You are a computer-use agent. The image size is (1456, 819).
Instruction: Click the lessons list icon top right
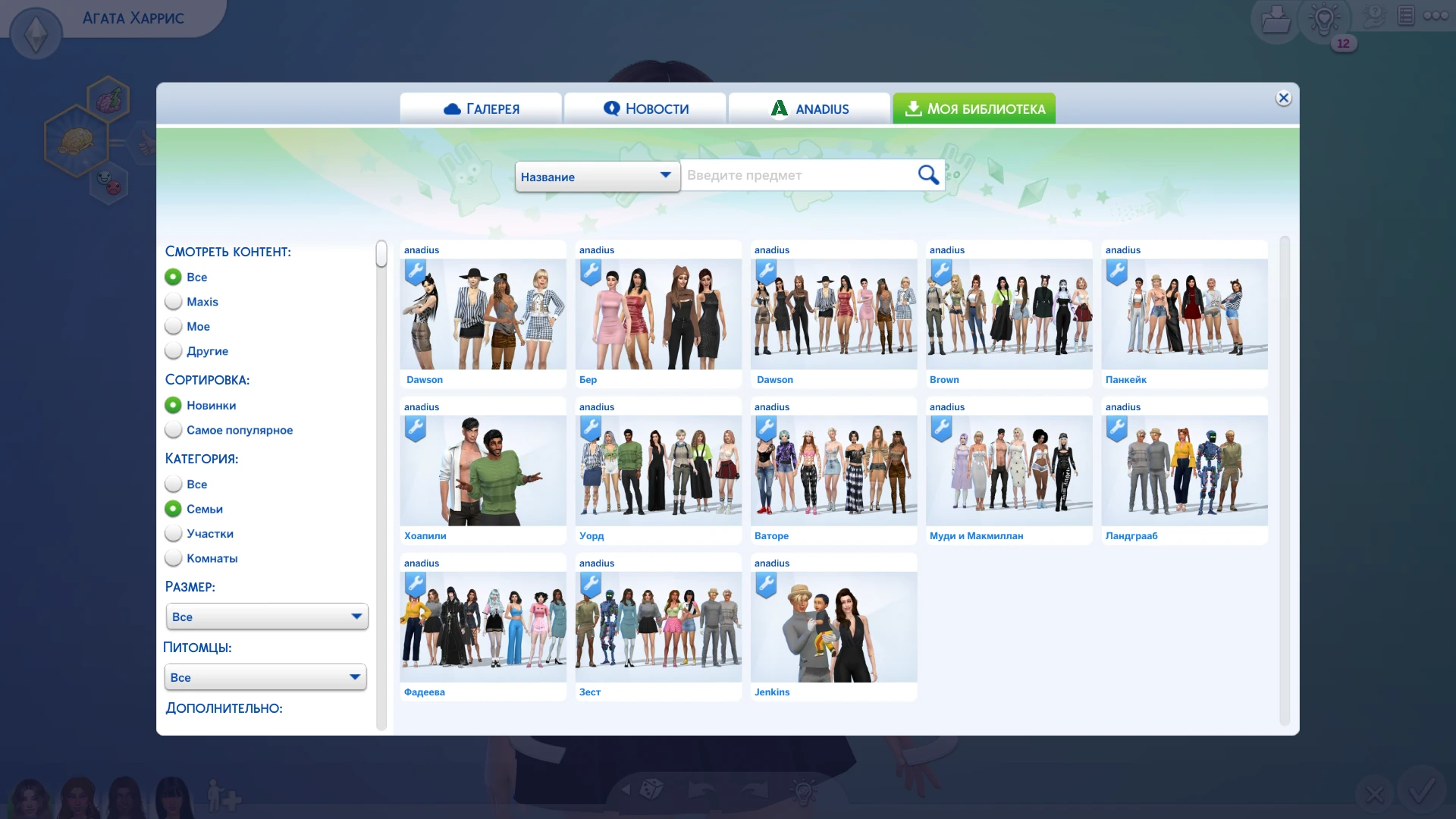(1406, 15)
